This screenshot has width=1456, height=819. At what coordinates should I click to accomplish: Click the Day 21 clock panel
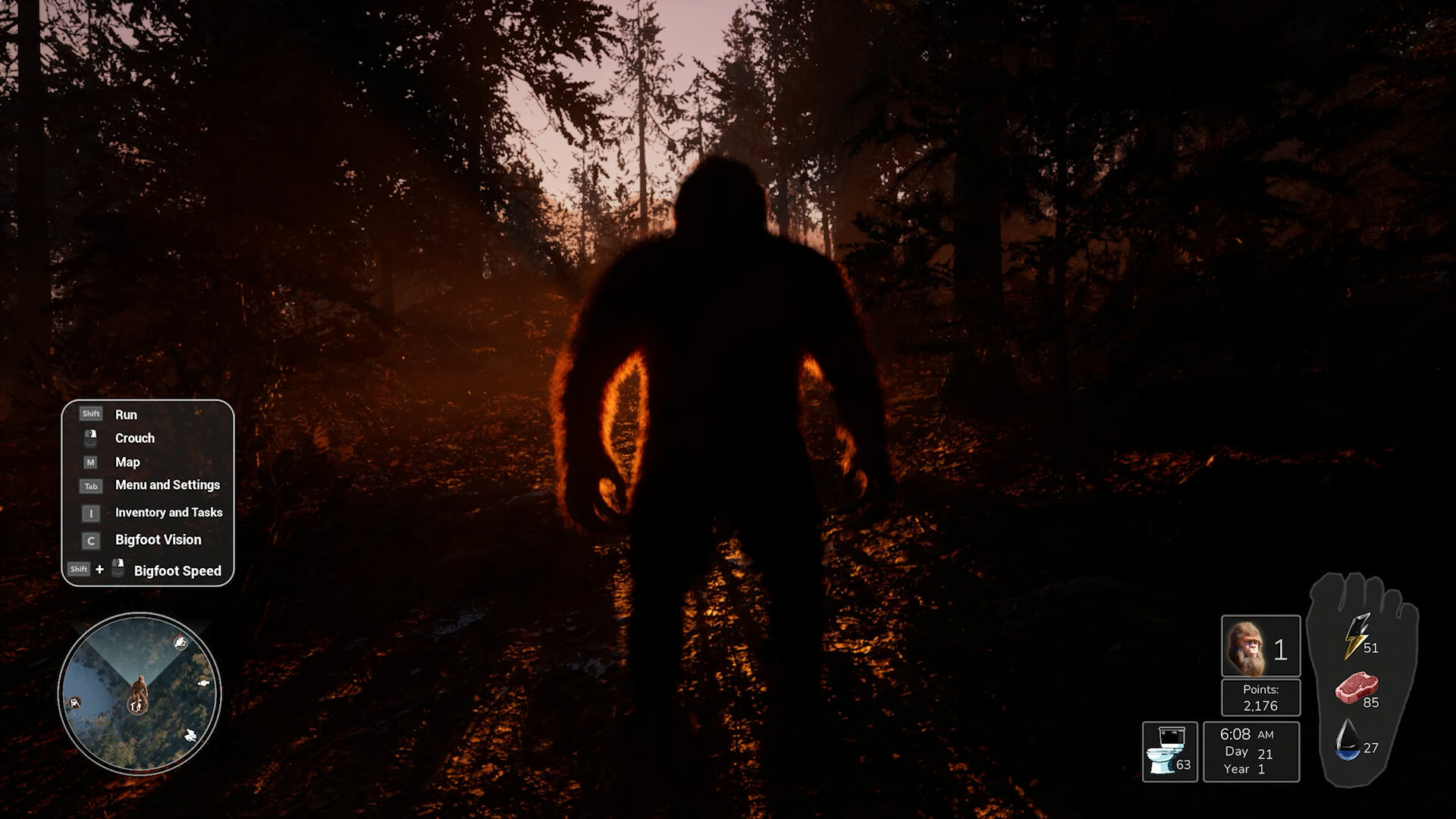(1251, 751)
